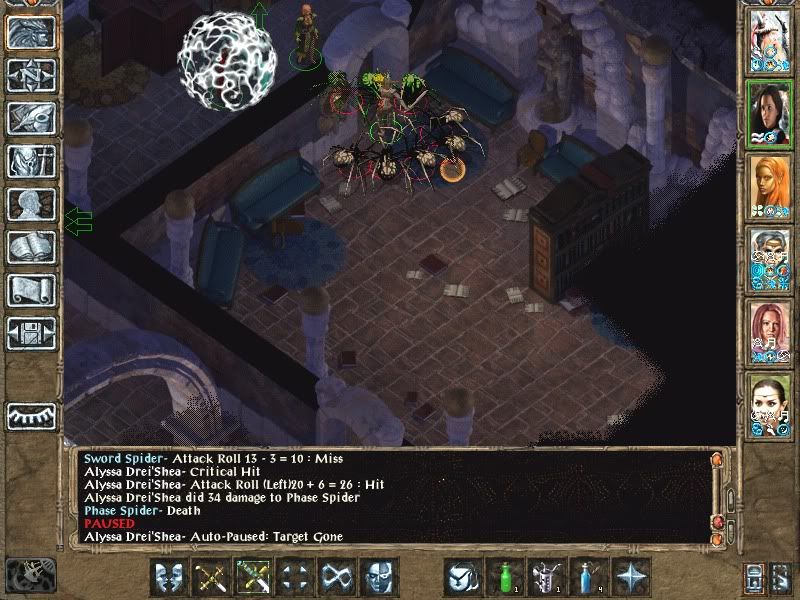The image size is (800, 600).
Task: Select the orange-haired character portrait
Action: pos(769,185)
